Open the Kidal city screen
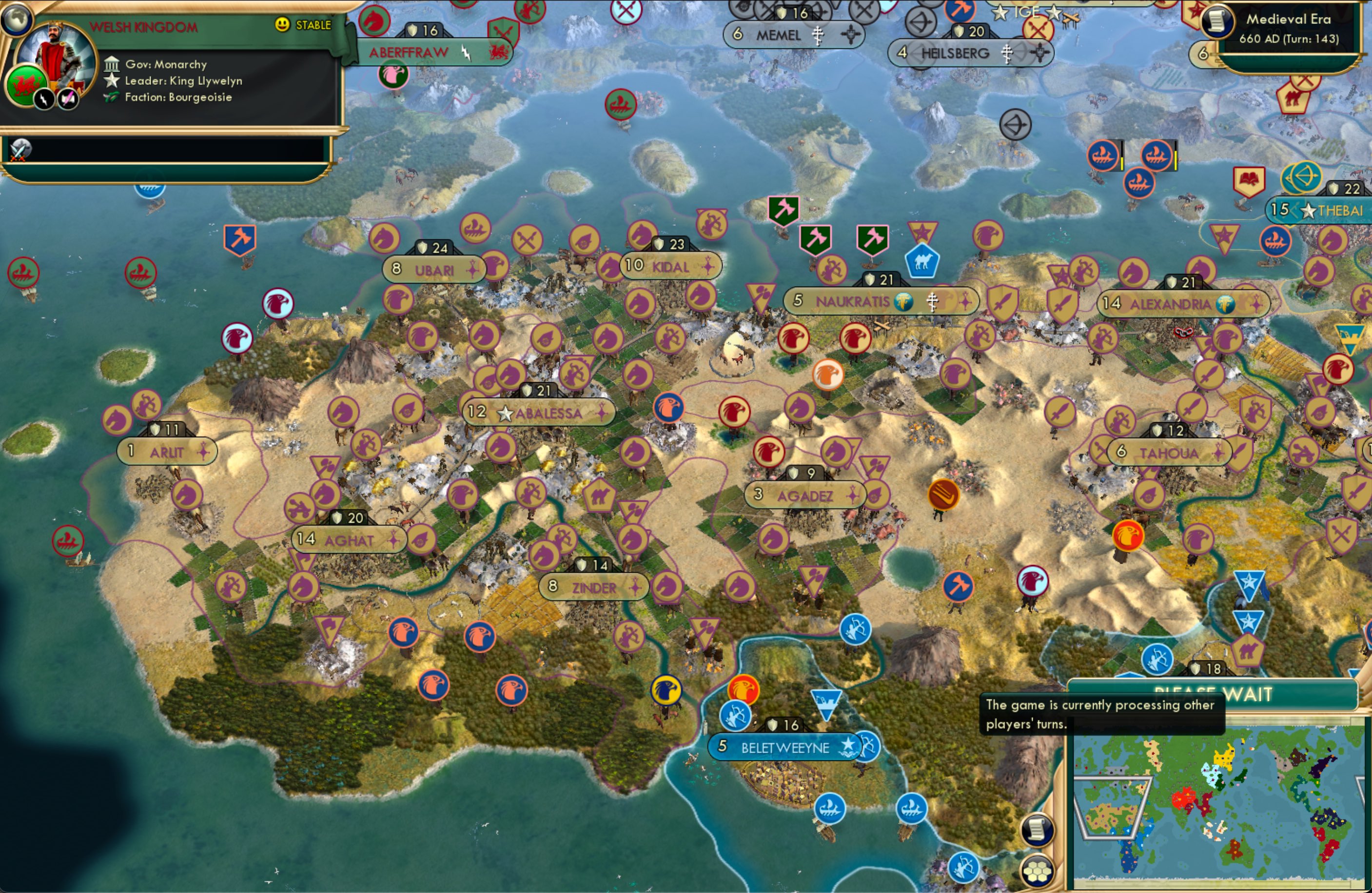 (671, 266)
